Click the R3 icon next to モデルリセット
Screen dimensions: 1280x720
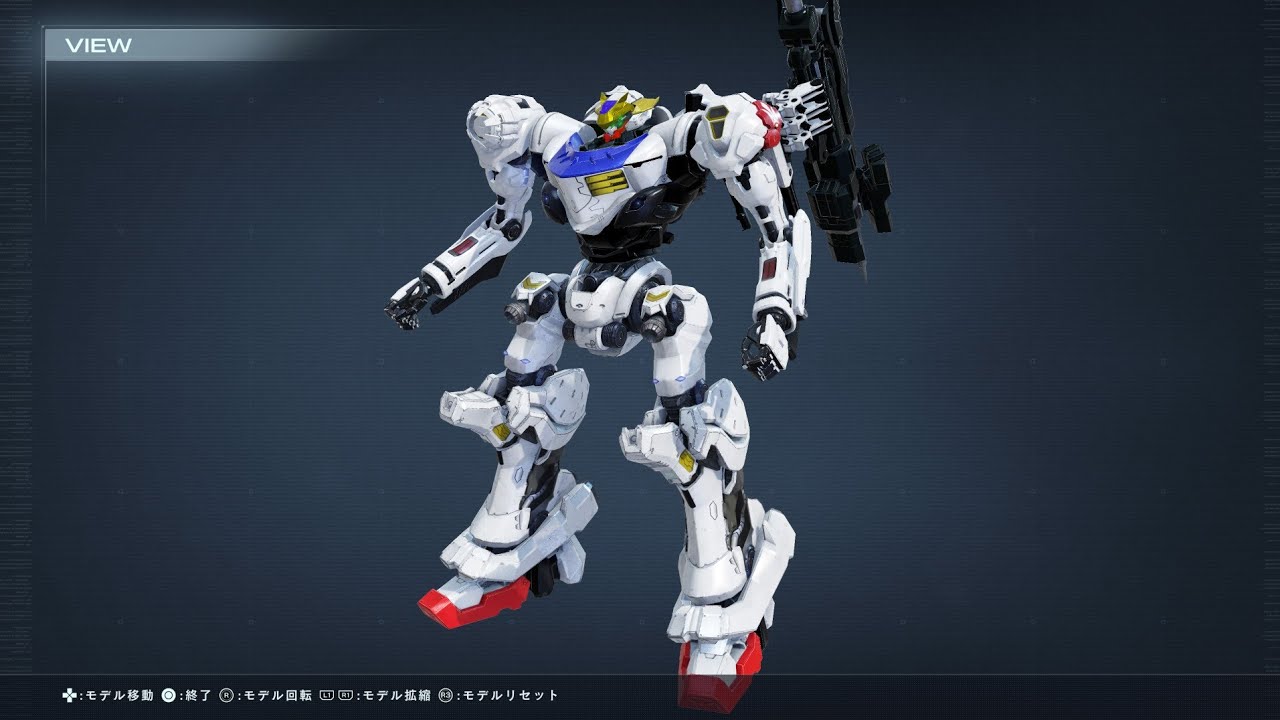(444, 696)
